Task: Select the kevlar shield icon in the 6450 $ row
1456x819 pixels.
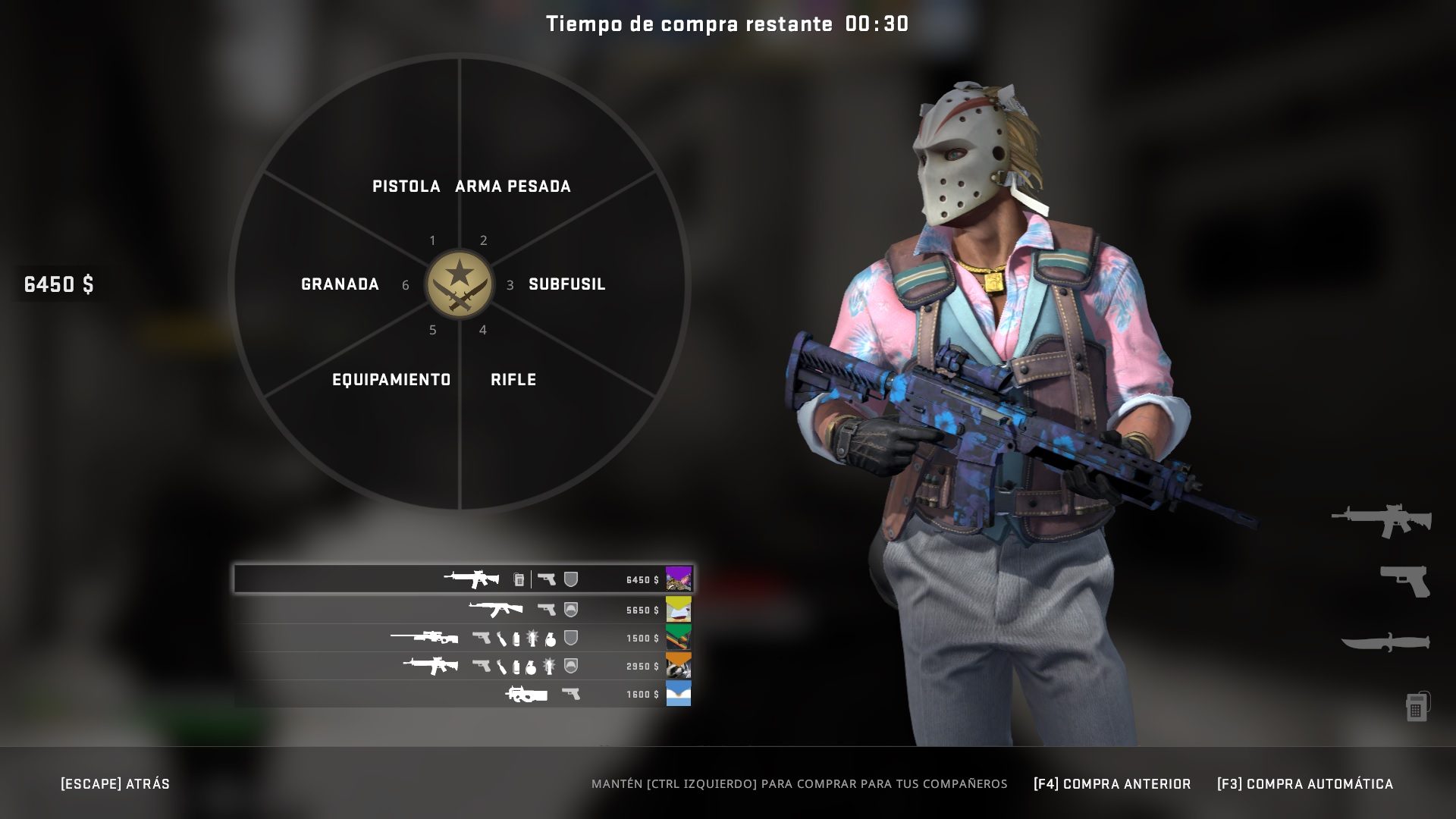Action: point(570,580)
